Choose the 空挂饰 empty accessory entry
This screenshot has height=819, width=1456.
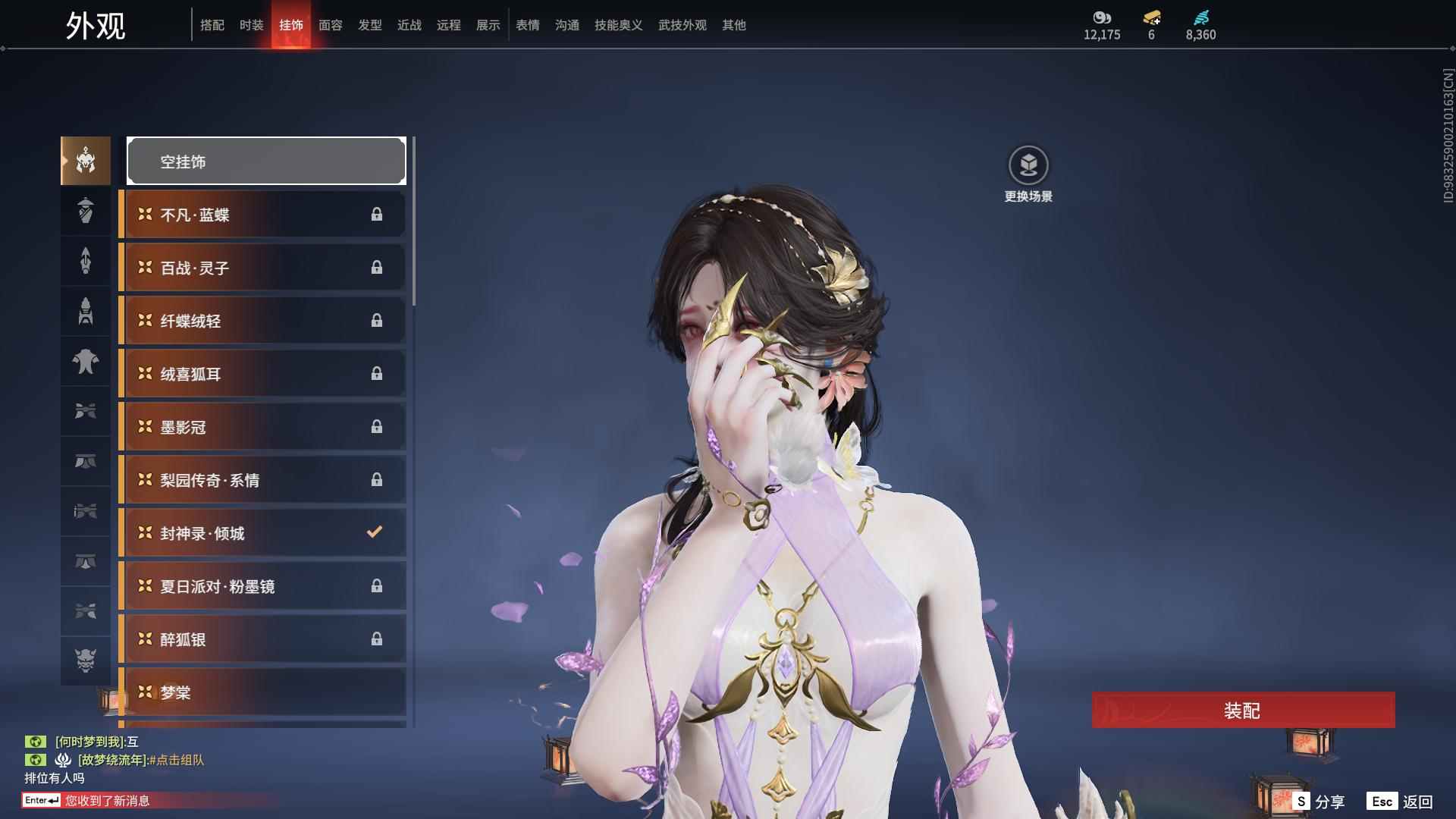(x=266, y=161)
